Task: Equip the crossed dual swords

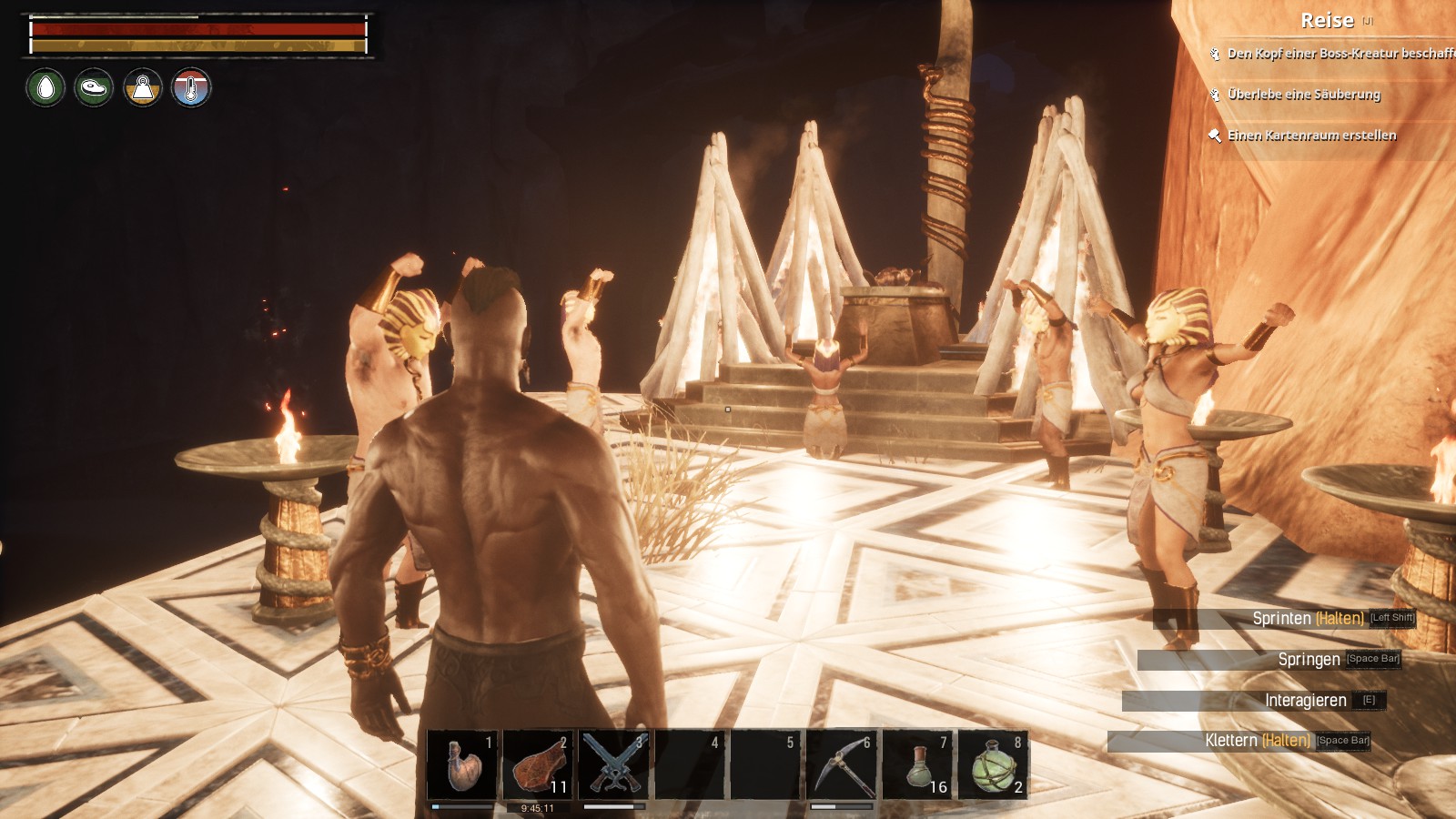Action: point(614,764)
